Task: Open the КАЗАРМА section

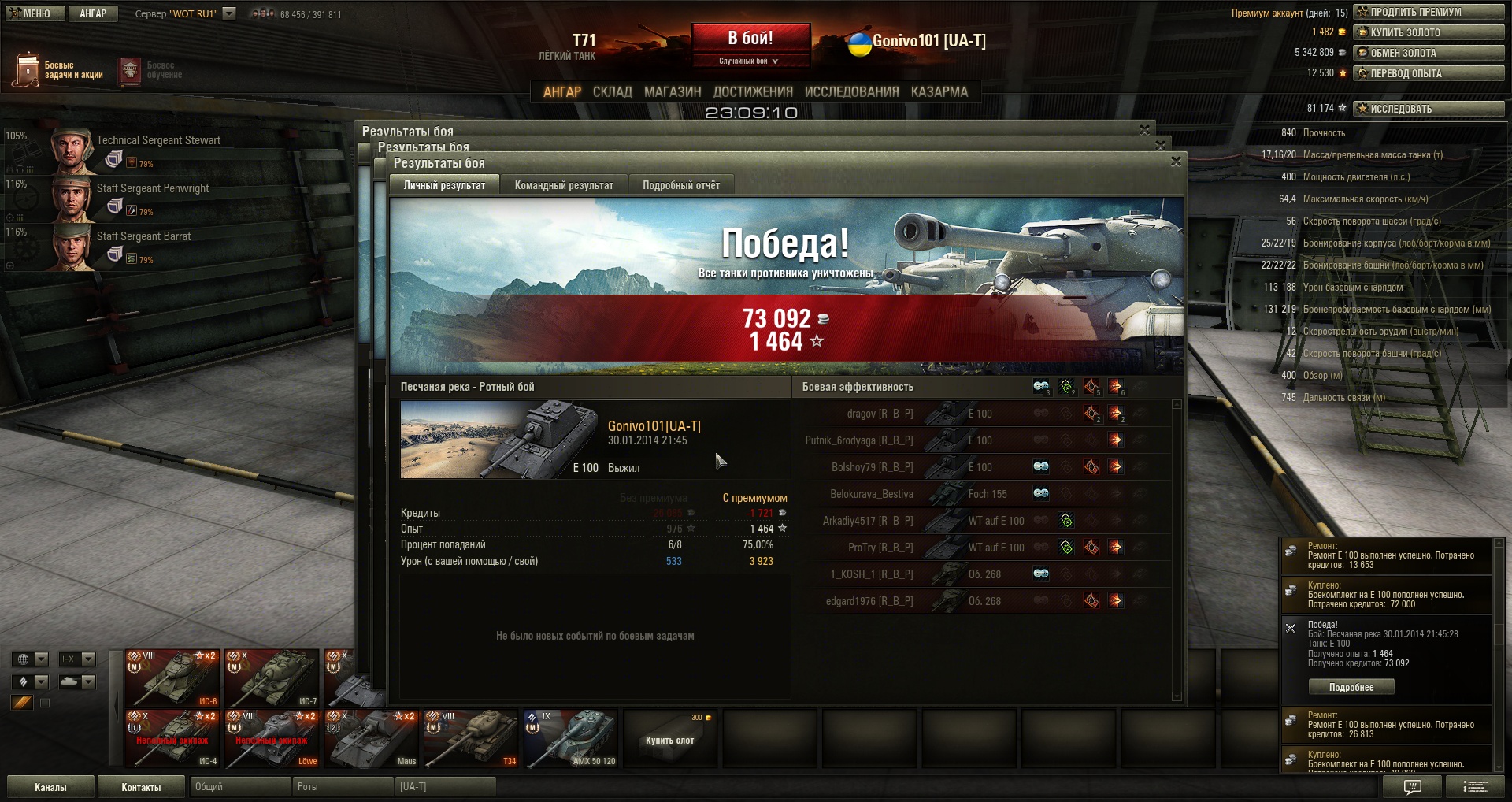Action: [939, 92]
